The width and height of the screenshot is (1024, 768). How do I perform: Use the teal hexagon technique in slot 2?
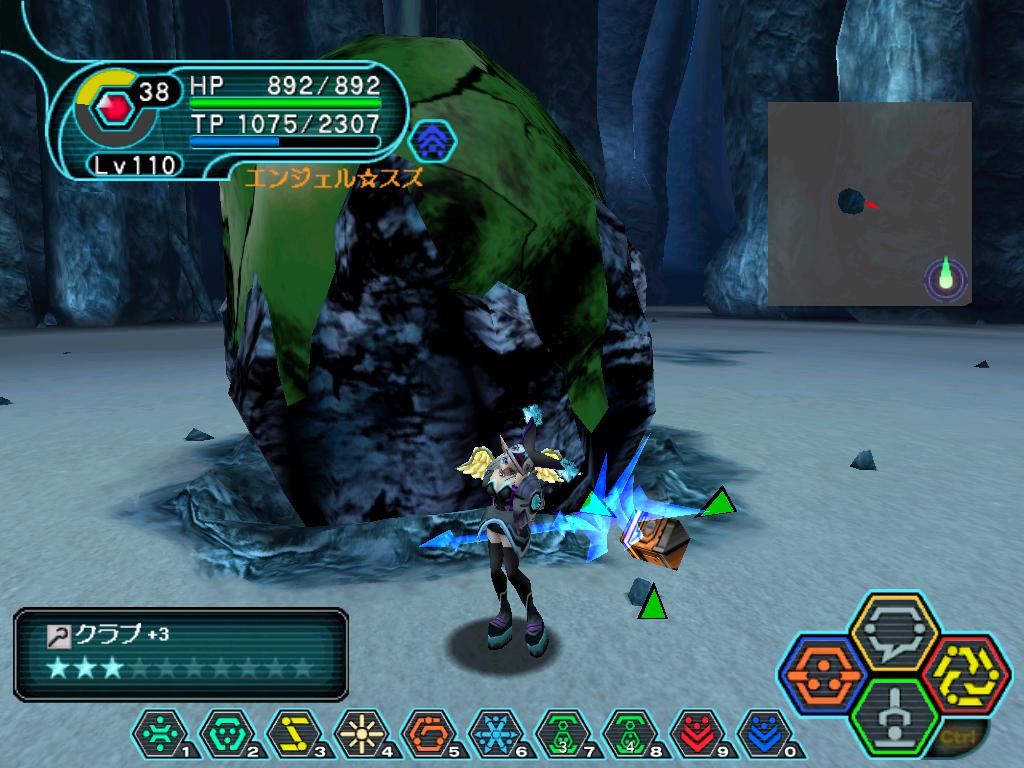pyautogui.click(x=226, y=735)
